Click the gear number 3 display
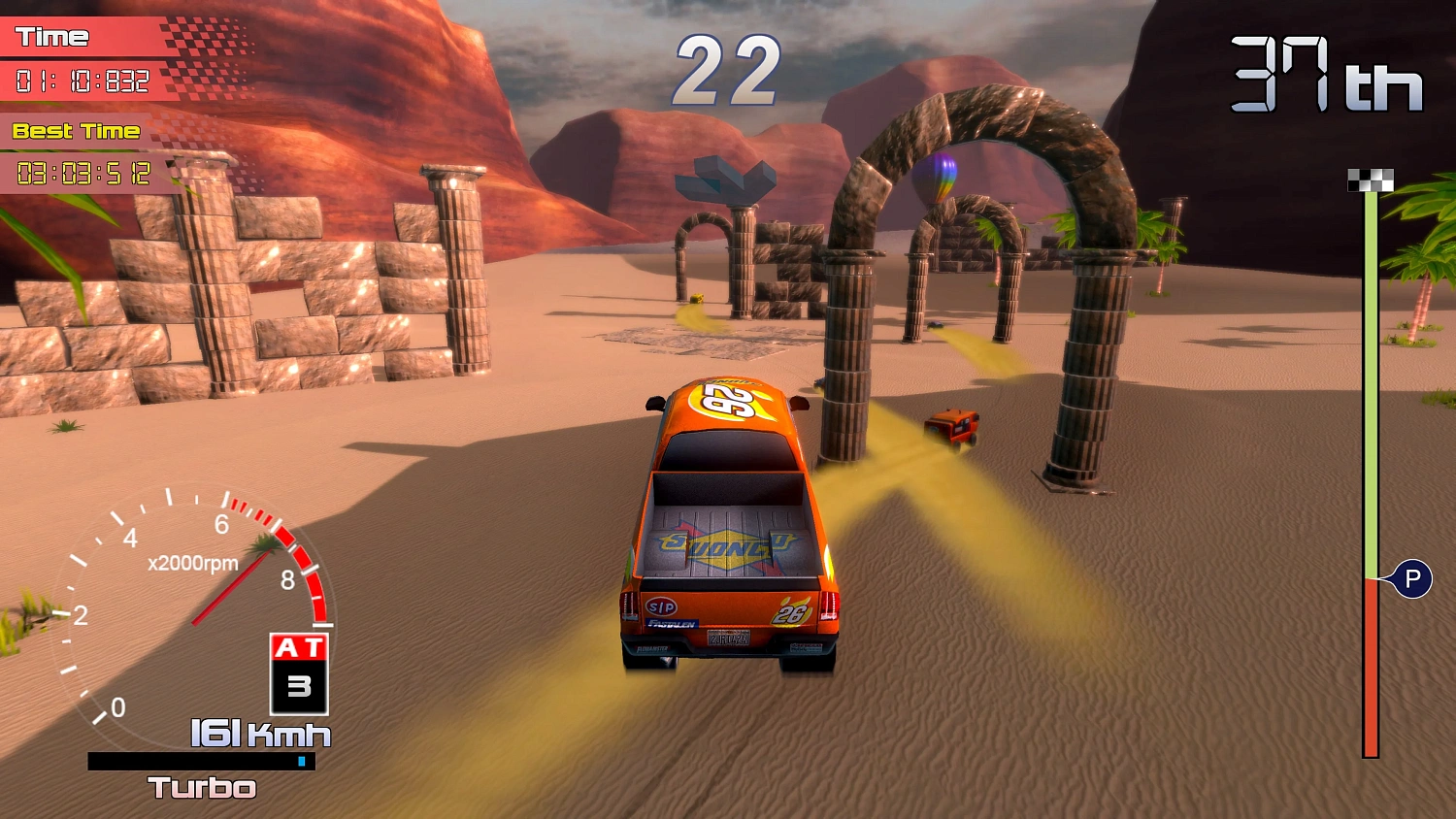Viewport: 1456px width, 819px height. [300, 684]
